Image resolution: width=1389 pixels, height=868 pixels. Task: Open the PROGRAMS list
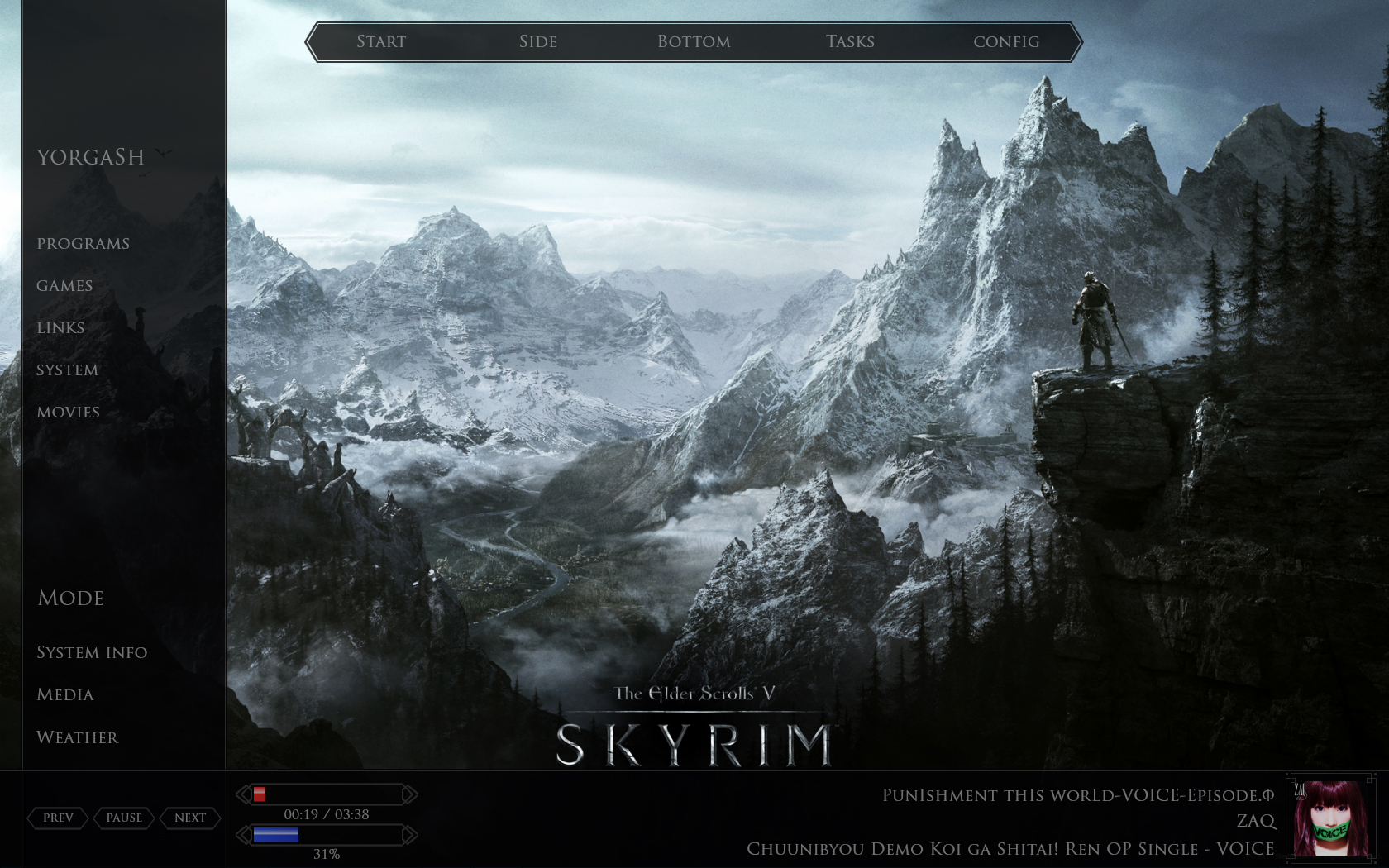point(83,243)
